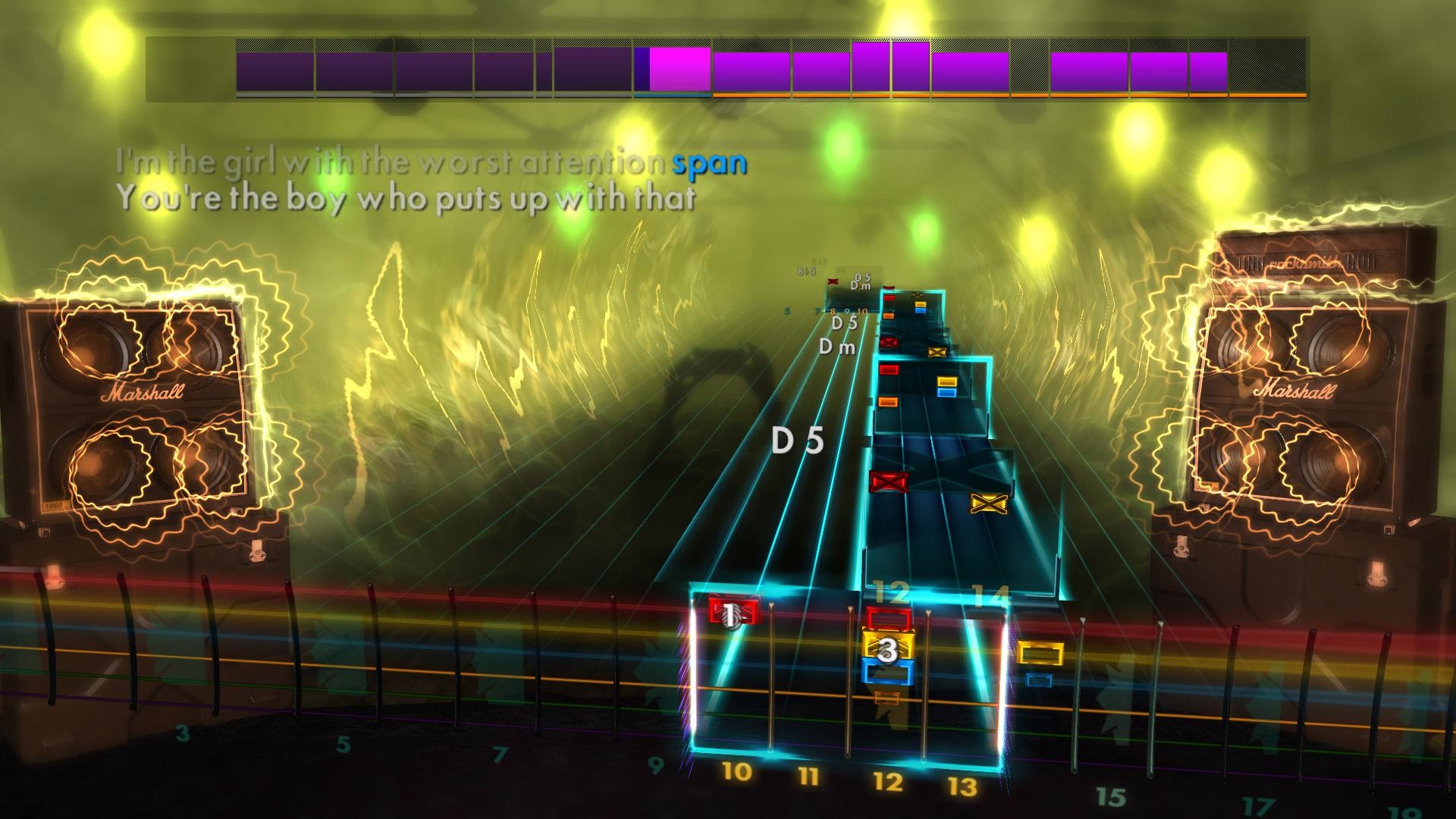Viewport: 1456px width, 819px height.
Task: Click the lyric line You're the boy who puts up with that
Action: click(x=409, y=196)
